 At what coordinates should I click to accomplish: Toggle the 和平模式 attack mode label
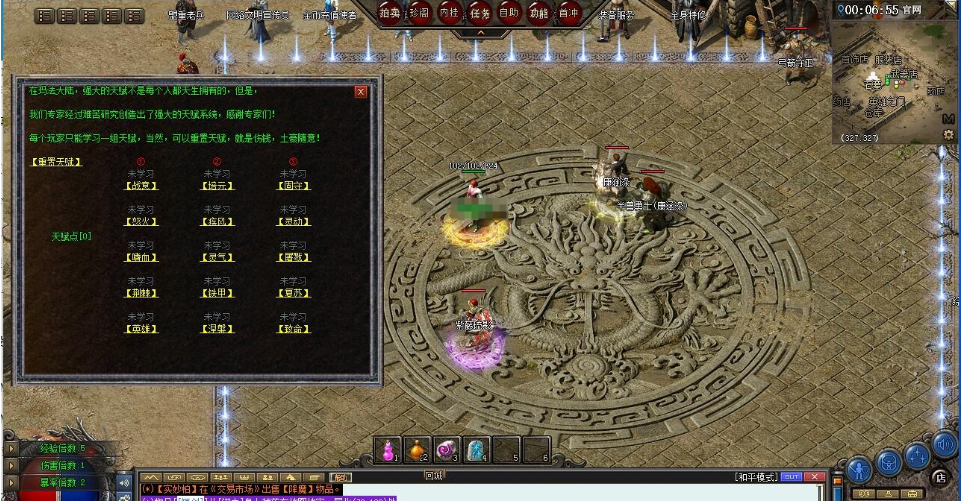click(x=755, y=476)
